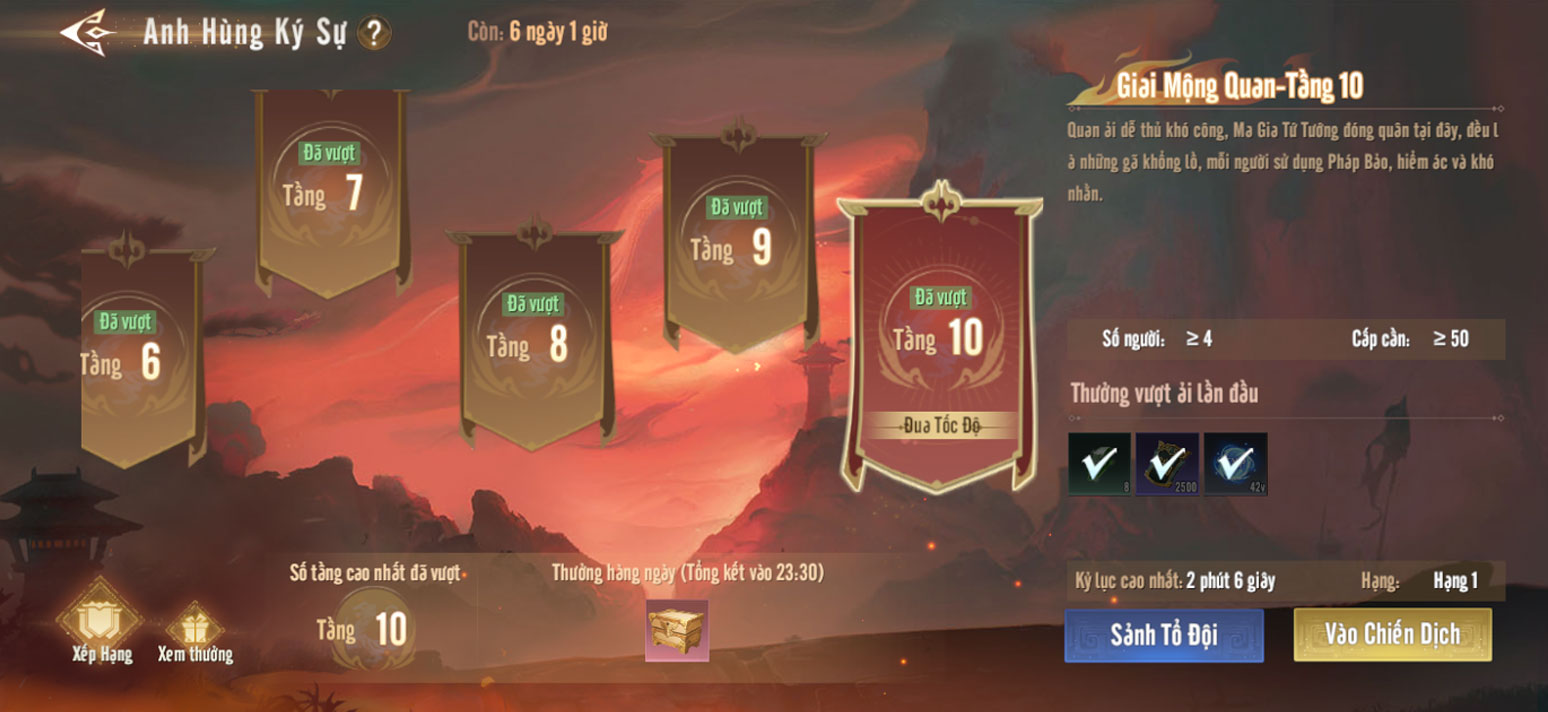Enter battle with Vào Chiến Dịch

click(1392, 634)
